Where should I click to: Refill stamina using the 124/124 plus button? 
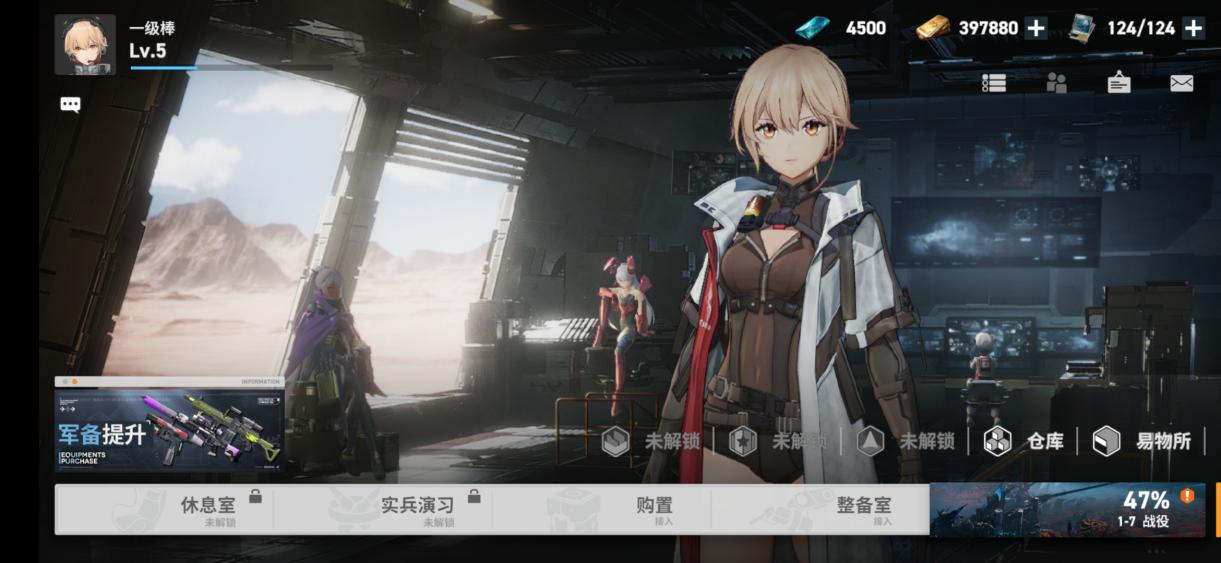pos(1193,28)
